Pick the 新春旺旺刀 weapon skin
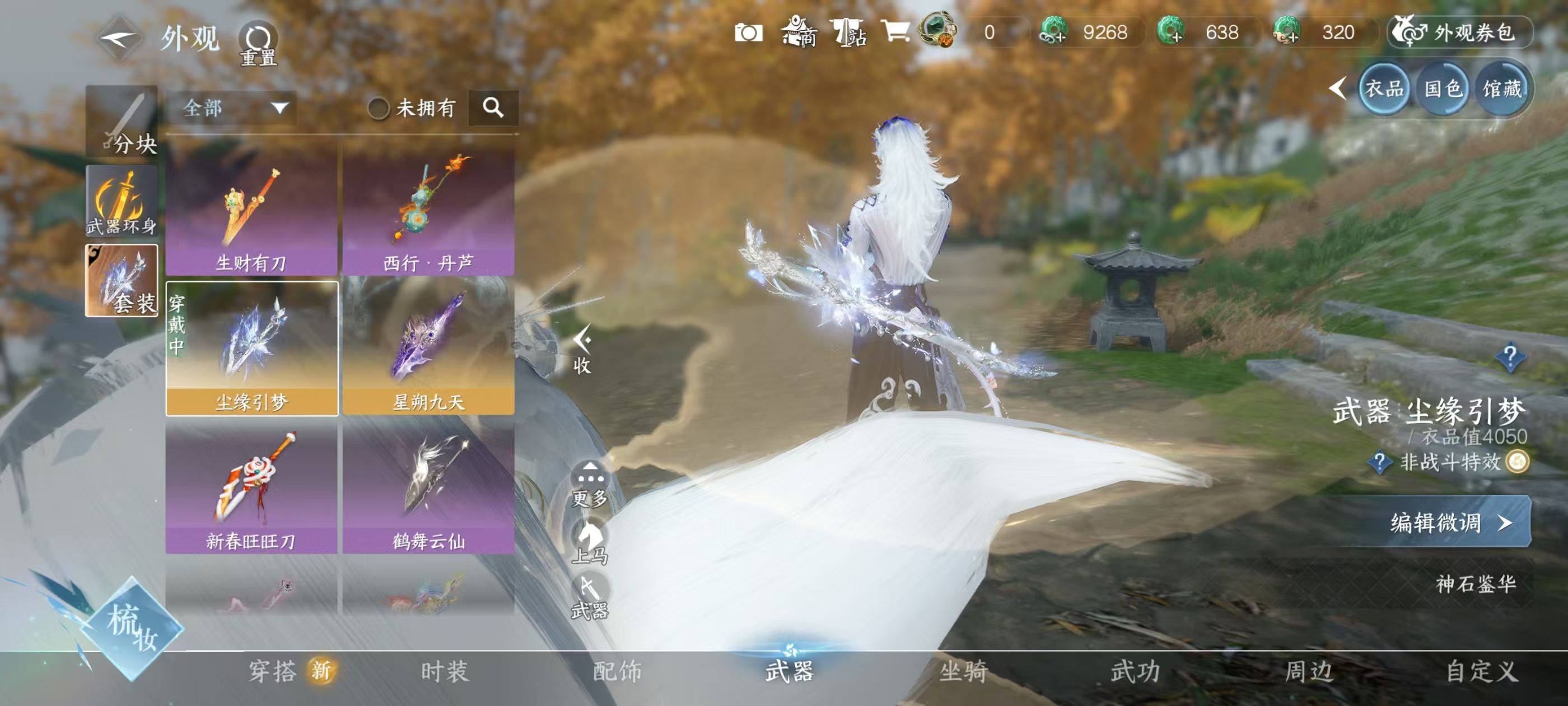Viewport: 1568px width, 706px height. (x=251, y=489)
